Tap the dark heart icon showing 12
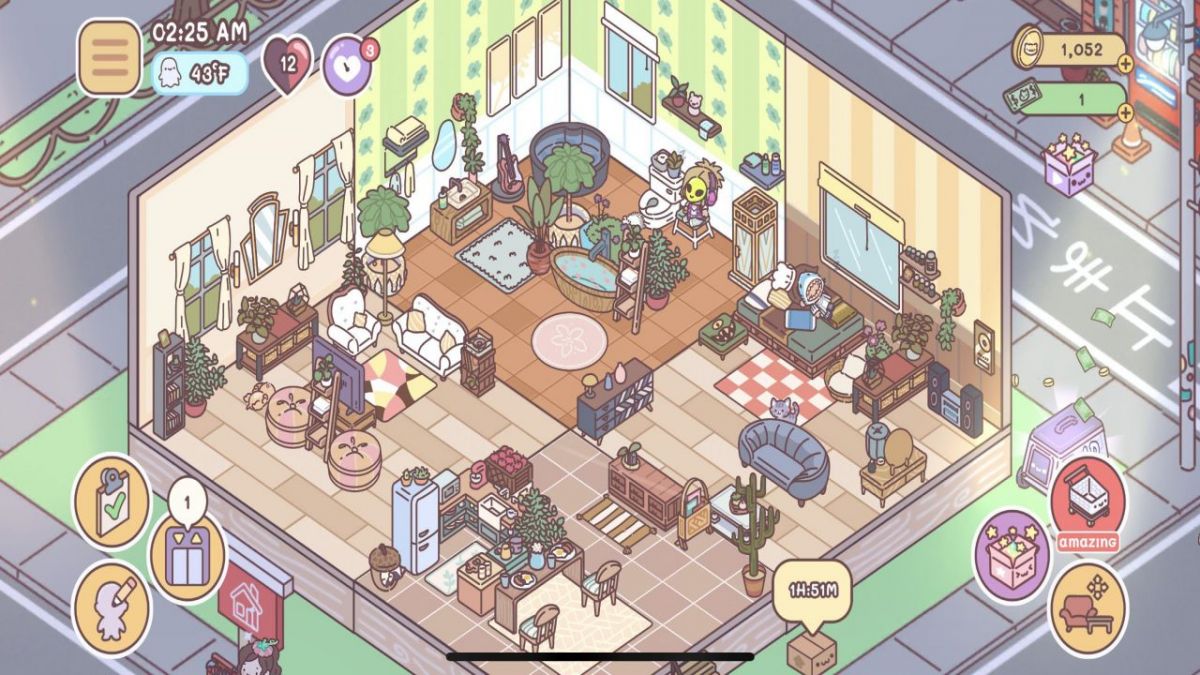 tap(287, 64)
